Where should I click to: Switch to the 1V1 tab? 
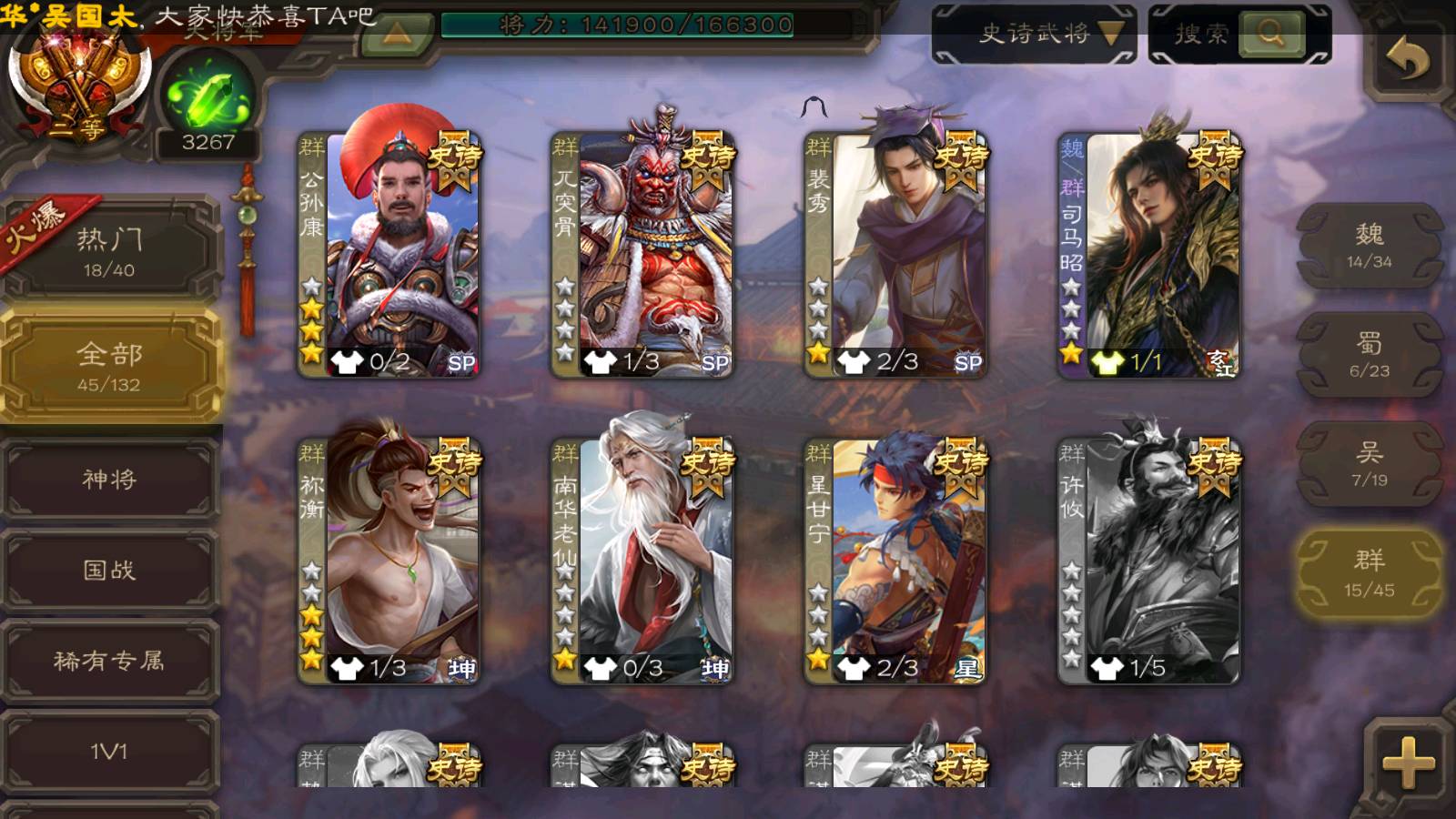(x=109, y=752)
